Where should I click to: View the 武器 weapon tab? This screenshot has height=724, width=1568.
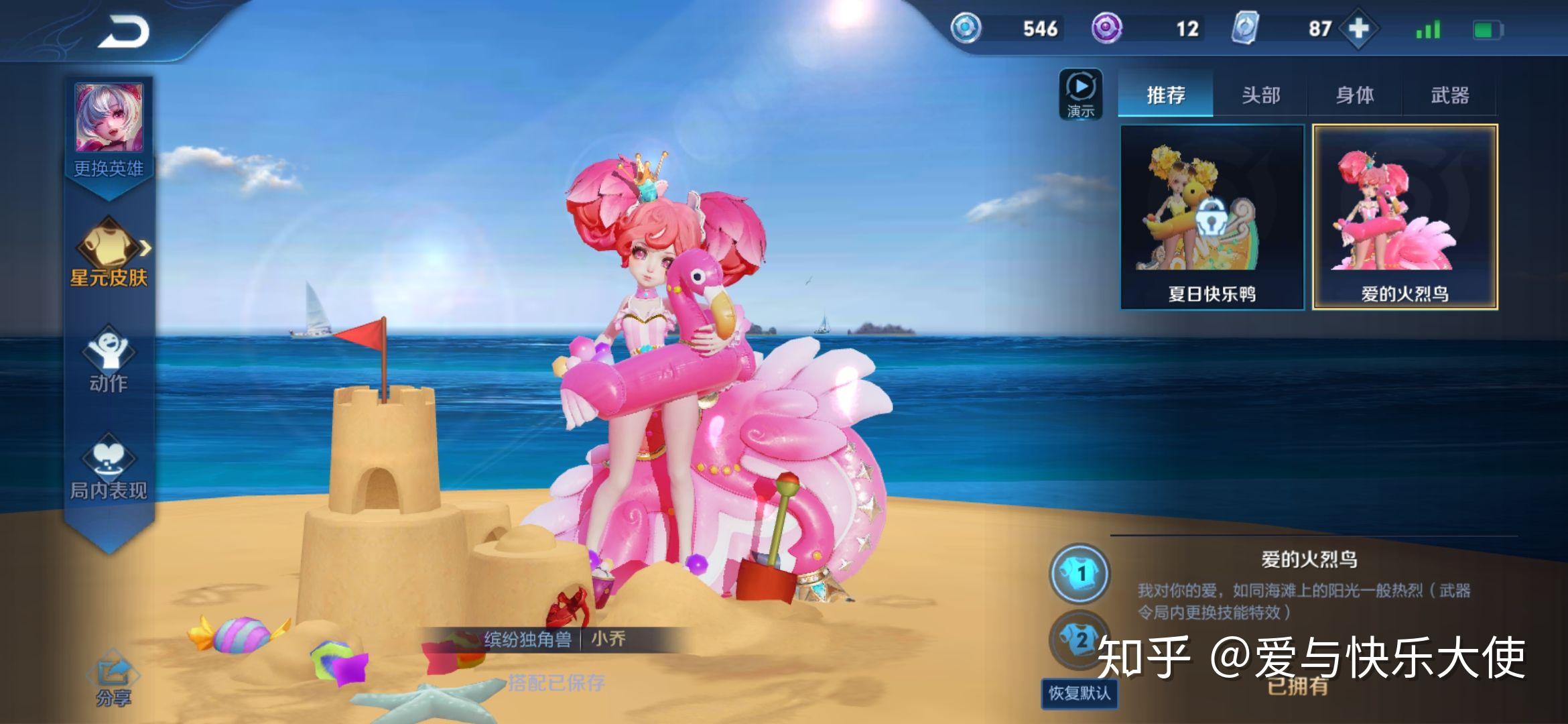[1449, 95]
